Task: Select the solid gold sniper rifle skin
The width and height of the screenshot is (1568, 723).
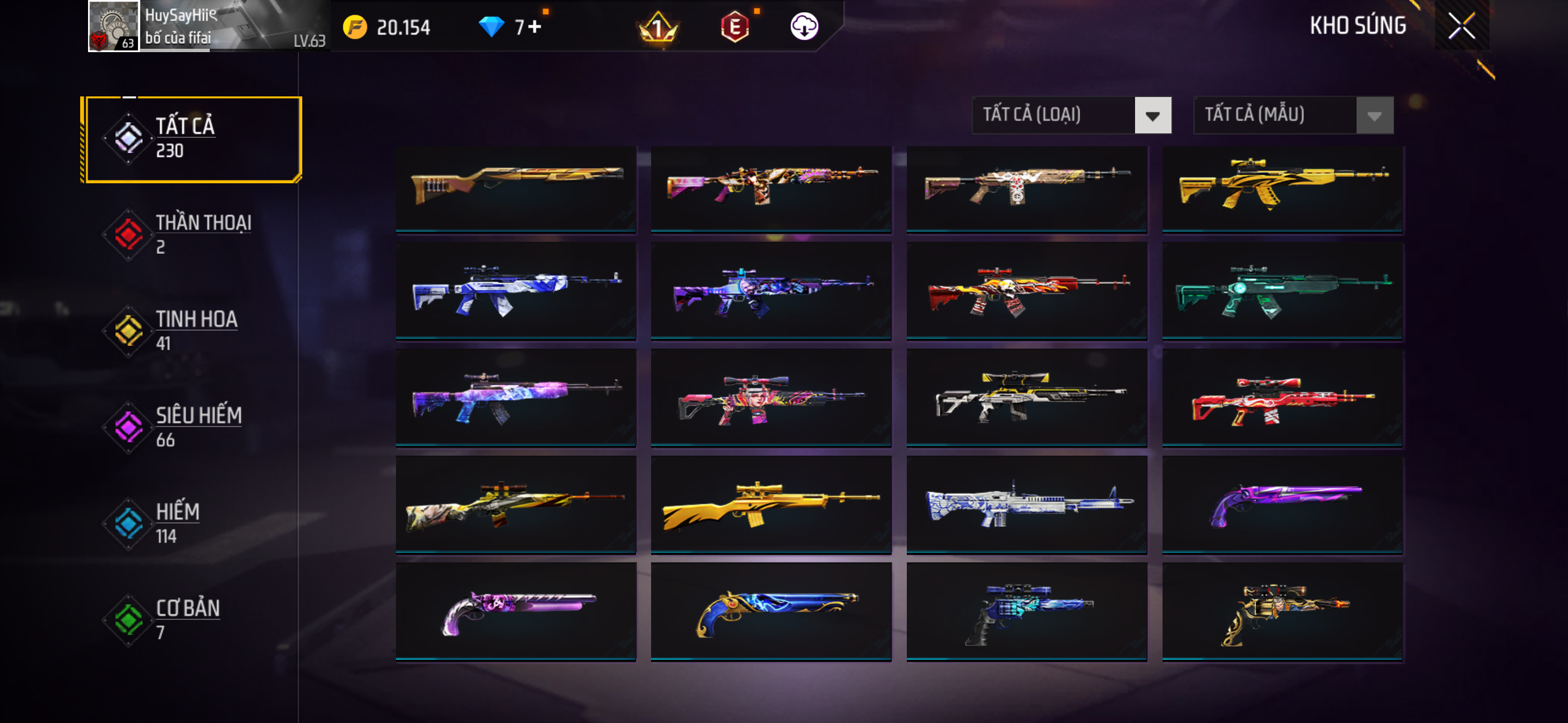Action: 771,504
